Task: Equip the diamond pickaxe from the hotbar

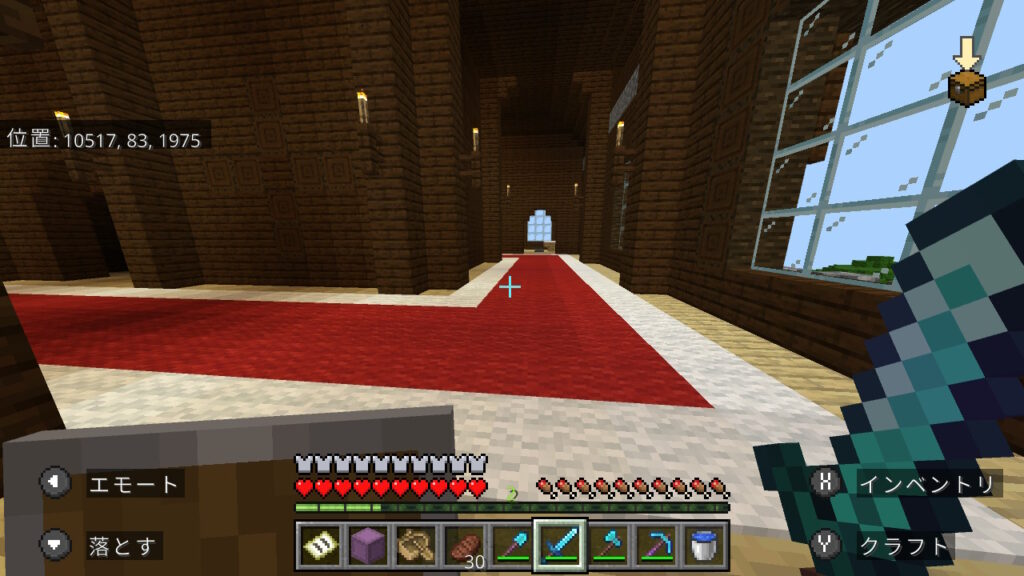Action: click(x=654, y=545)
